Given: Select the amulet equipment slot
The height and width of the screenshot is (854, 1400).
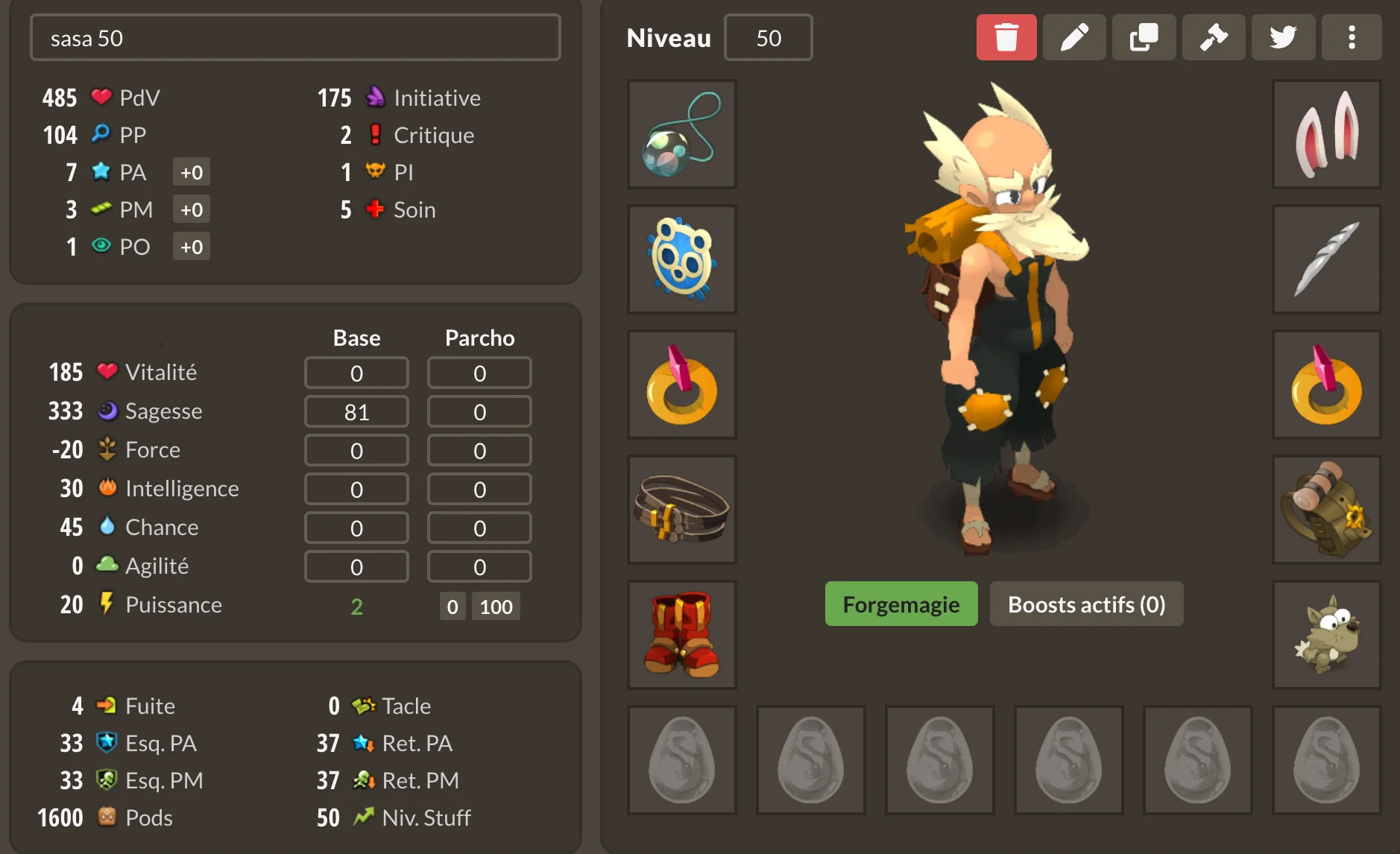Looking at the screenshot, I should click(x=681, y=134).
